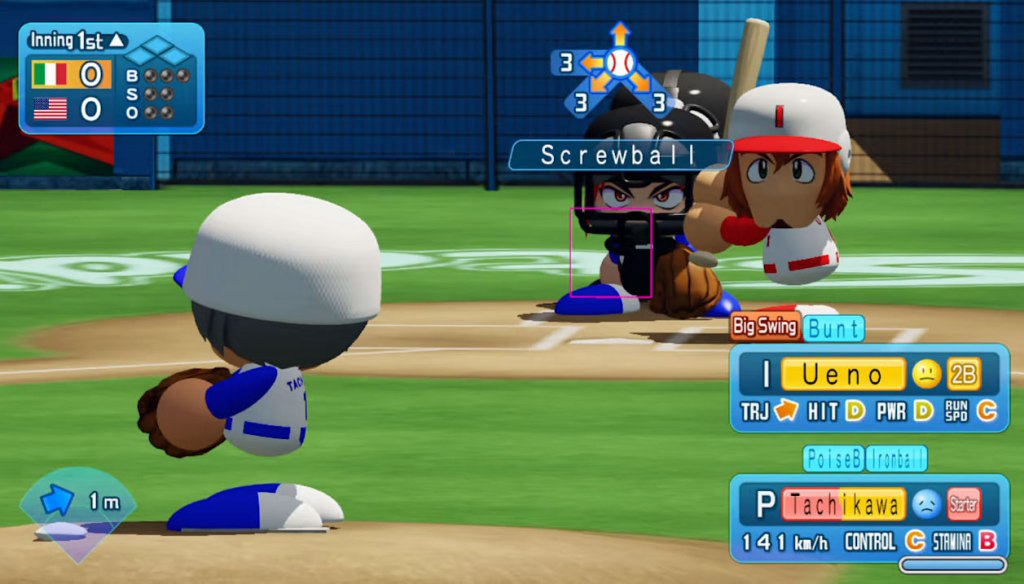Select the Big Swing tag
Image resolution: width=1024 pixels, height=584 pixels.
pos(765,326)
